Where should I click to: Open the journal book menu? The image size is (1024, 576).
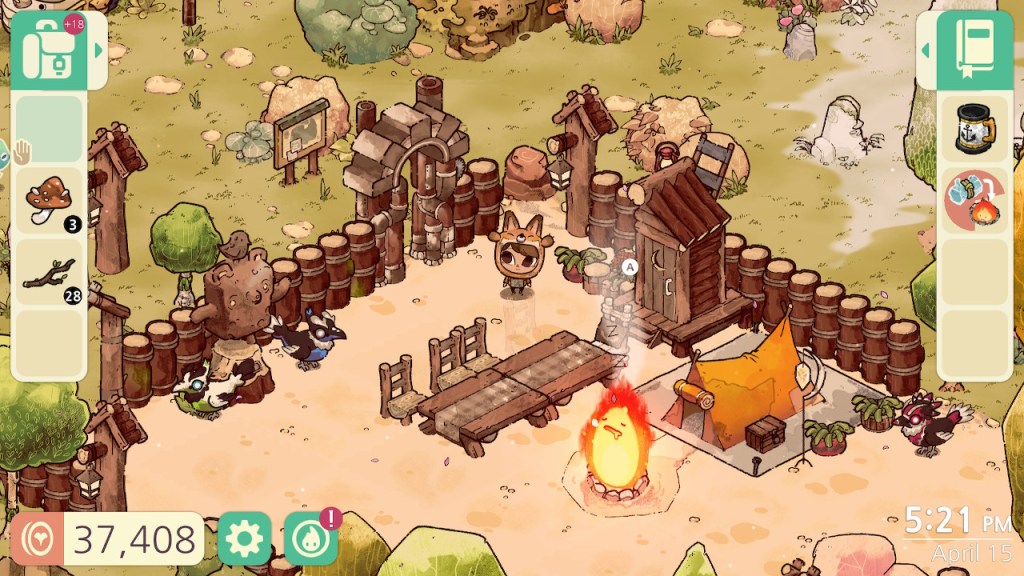pos(973,50)
